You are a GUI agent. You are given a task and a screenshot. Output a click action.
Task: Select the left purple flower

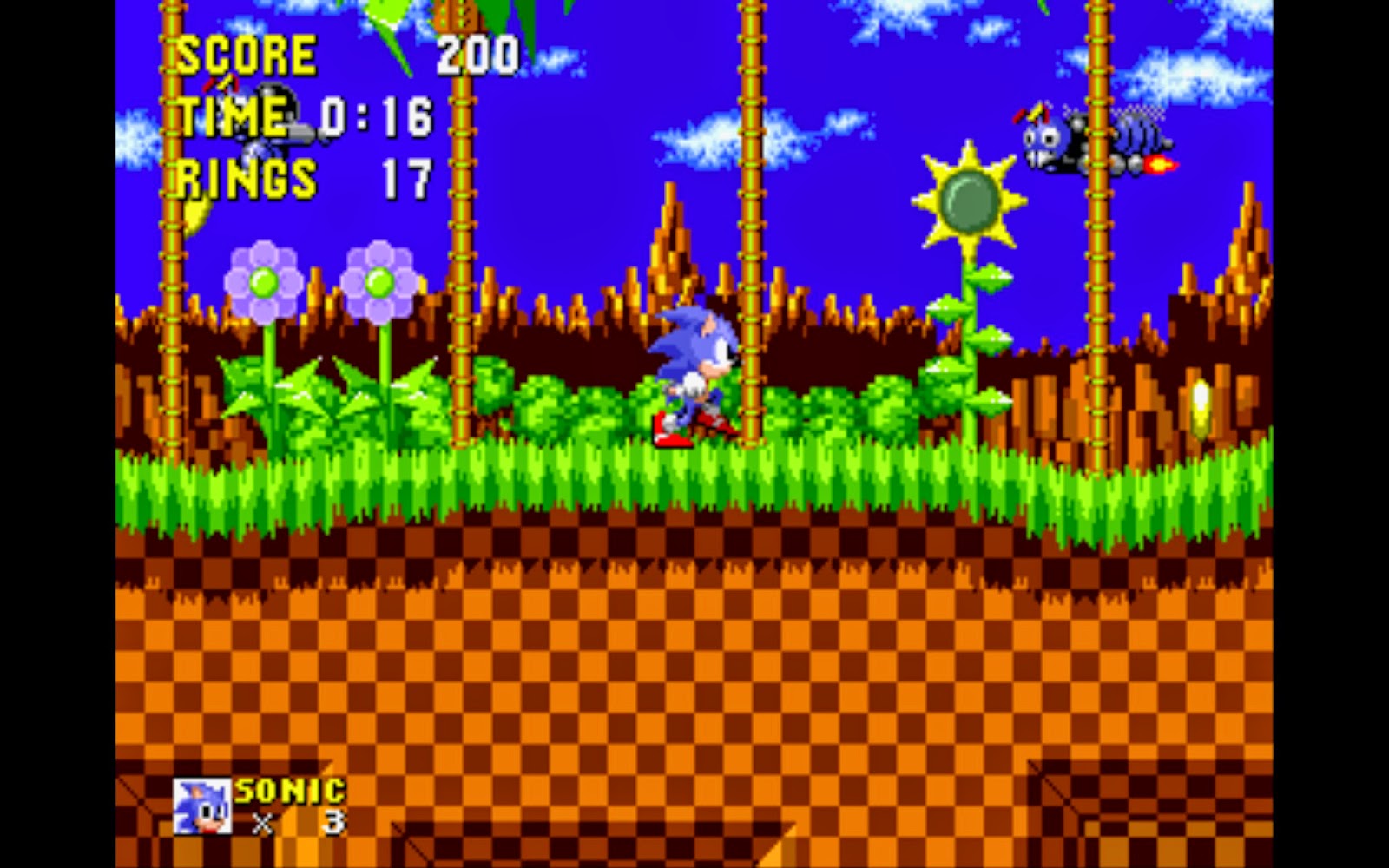265,282
